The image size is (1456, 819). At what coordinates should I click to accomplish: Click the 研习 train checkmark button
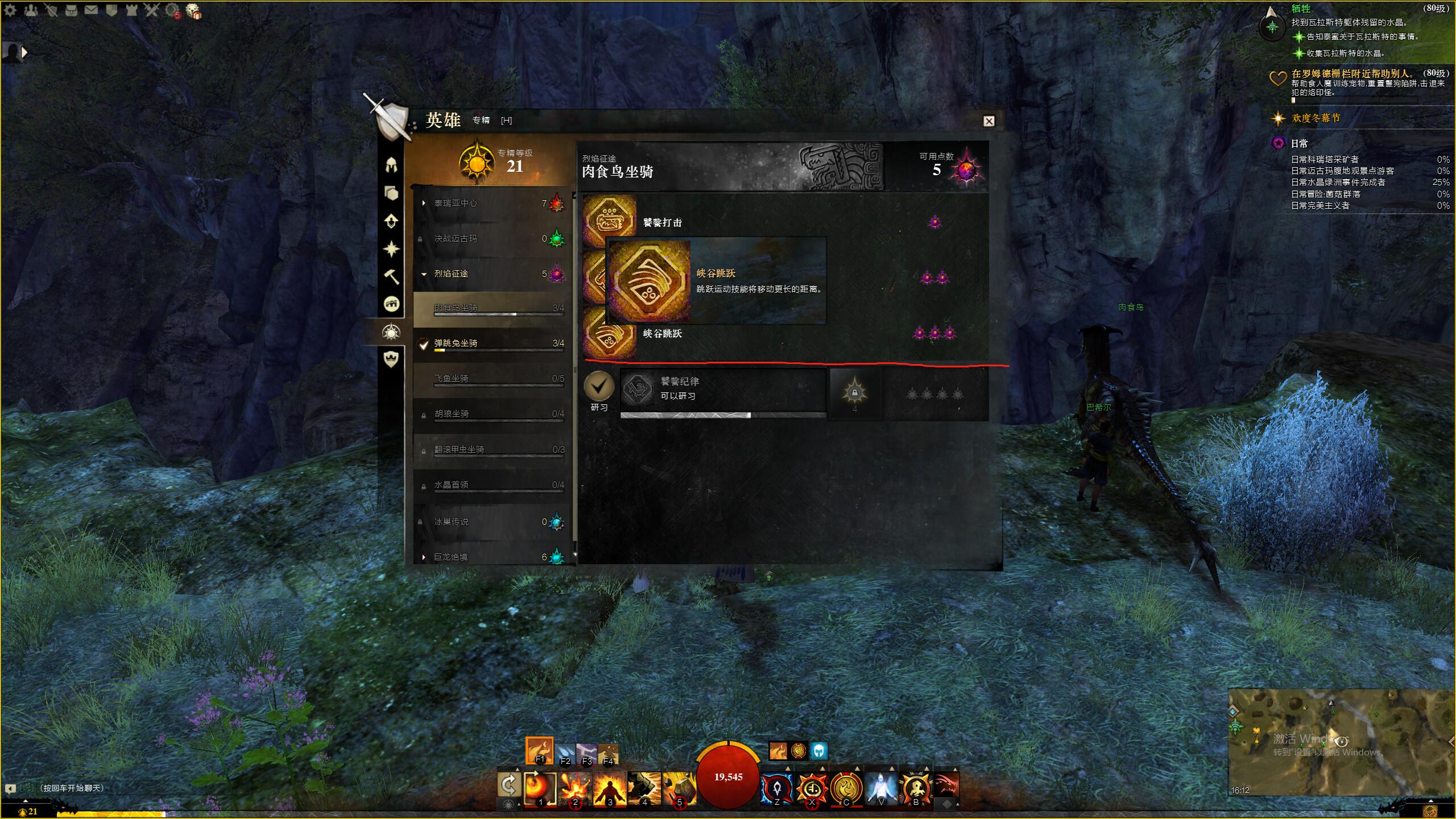click(599, 386)
